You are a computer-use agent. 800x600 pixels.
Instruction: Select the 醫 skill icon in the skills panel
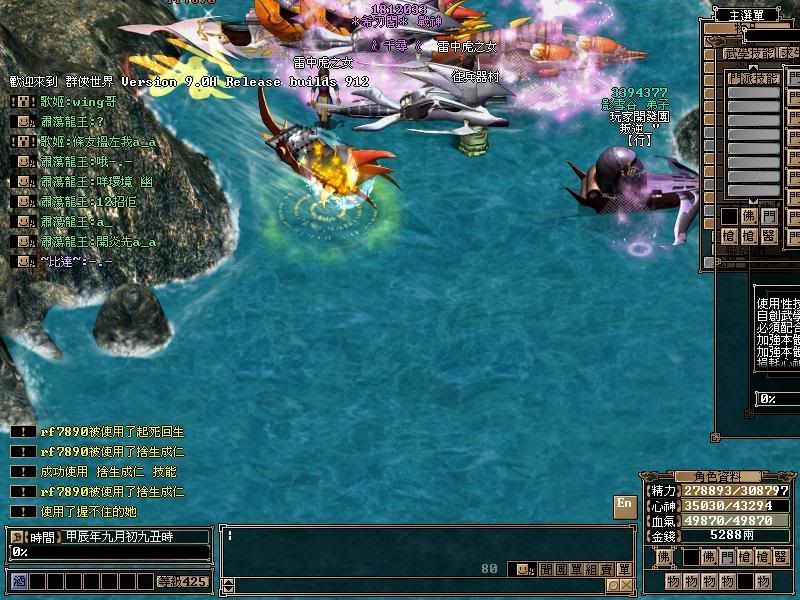pos(768,236)
